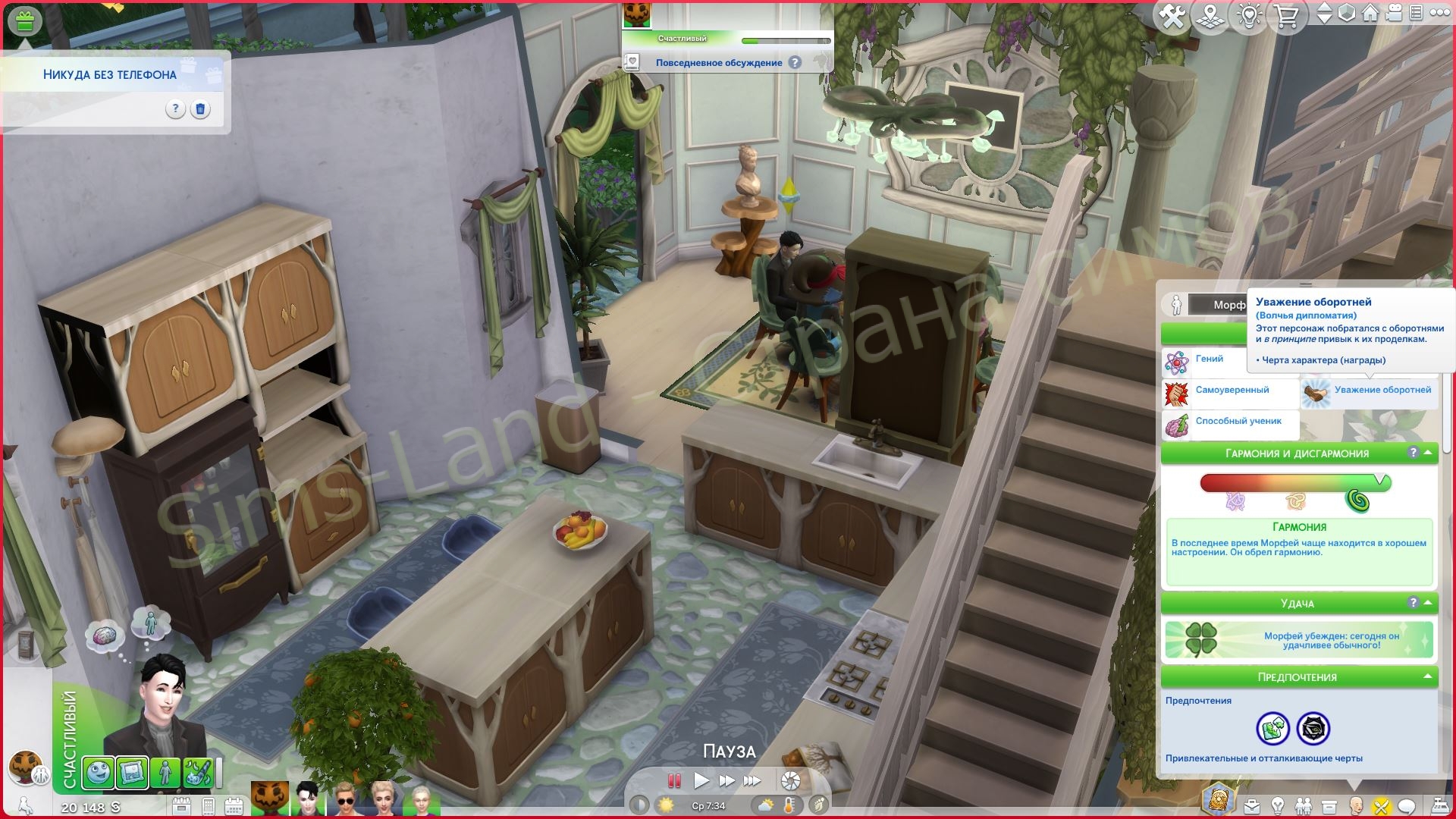Viewport: 1456px width, 819px height.
Task: Open the relationships panel with two people icon
Action: point(1303,806)
